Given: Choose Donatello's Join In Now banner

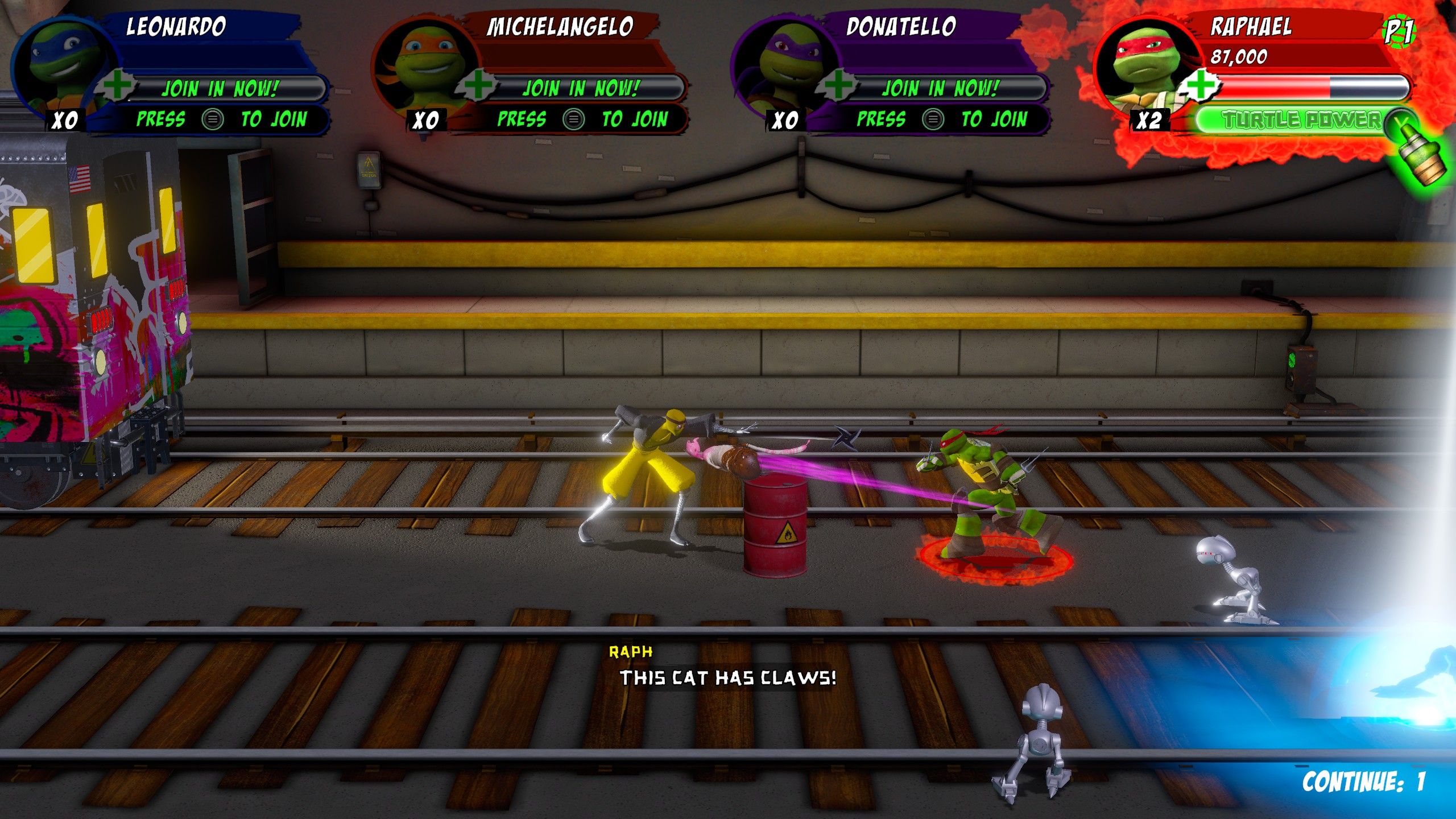Looking at the screenshot, I should pos(941,89).
